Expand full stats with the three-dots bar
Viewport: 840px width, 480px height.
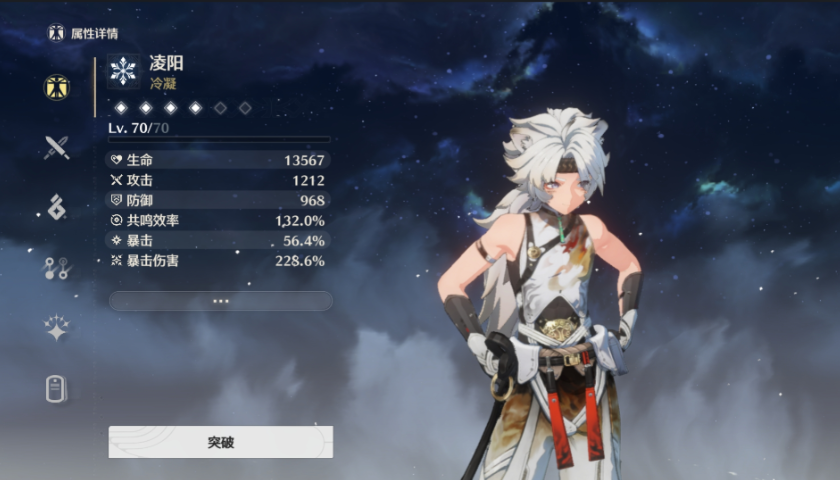pyautogui.click(x=220, y=300)
